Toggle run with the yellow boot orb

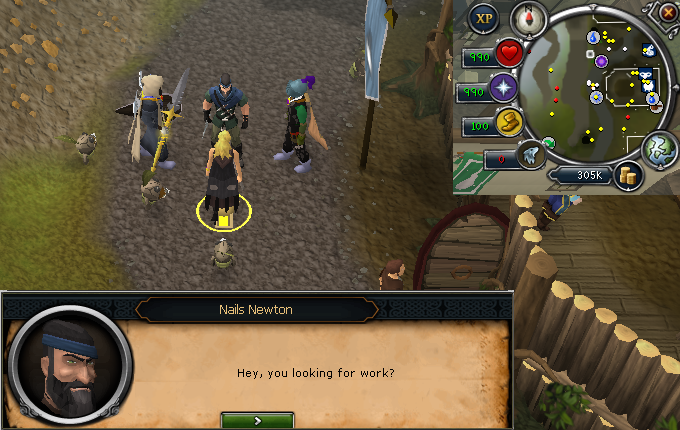[x=510, y=127]
